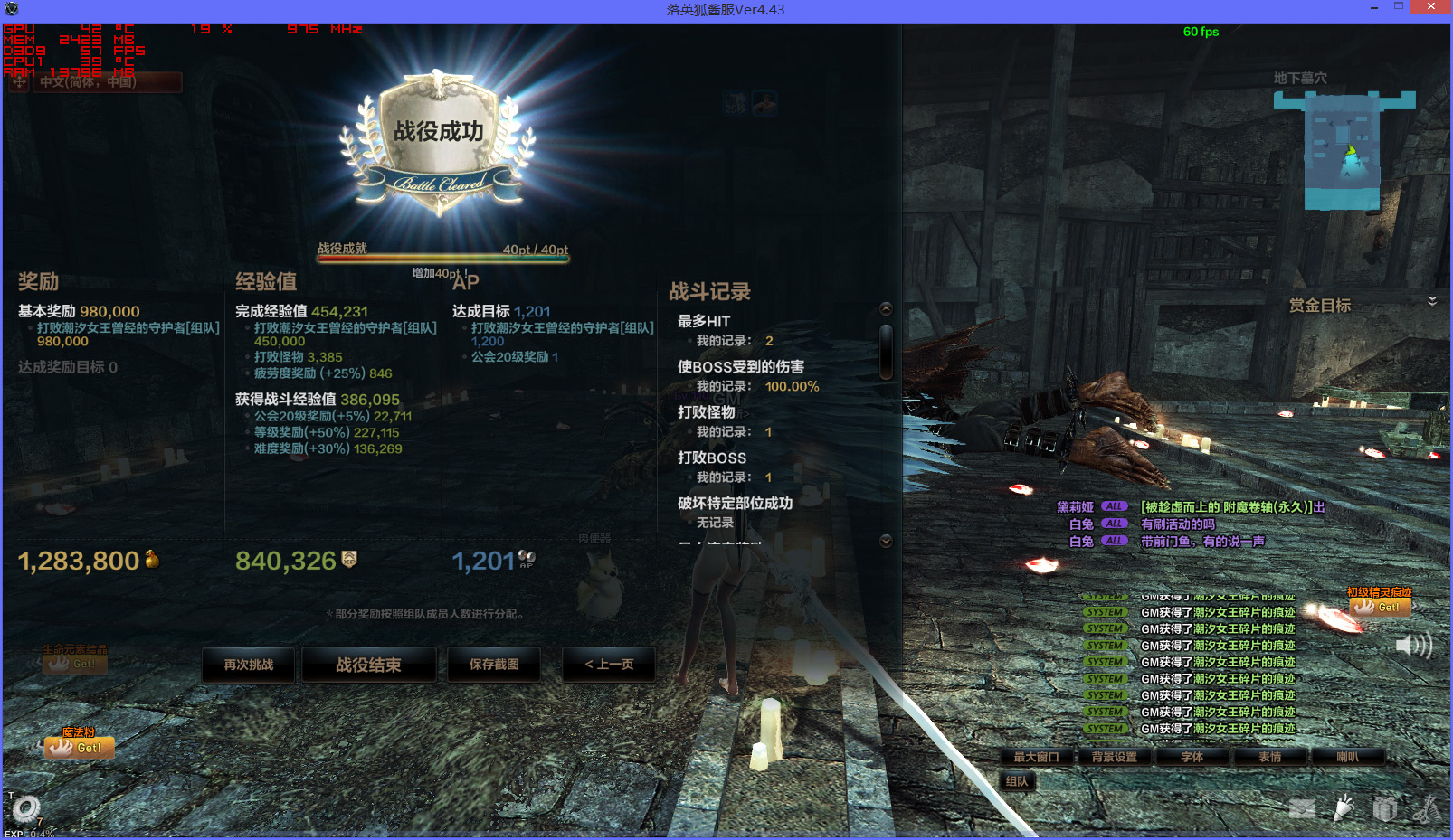Pick up 魔法粉 with the Get! button
This screenshot has height=840, width=1453.
coord(81,748)
